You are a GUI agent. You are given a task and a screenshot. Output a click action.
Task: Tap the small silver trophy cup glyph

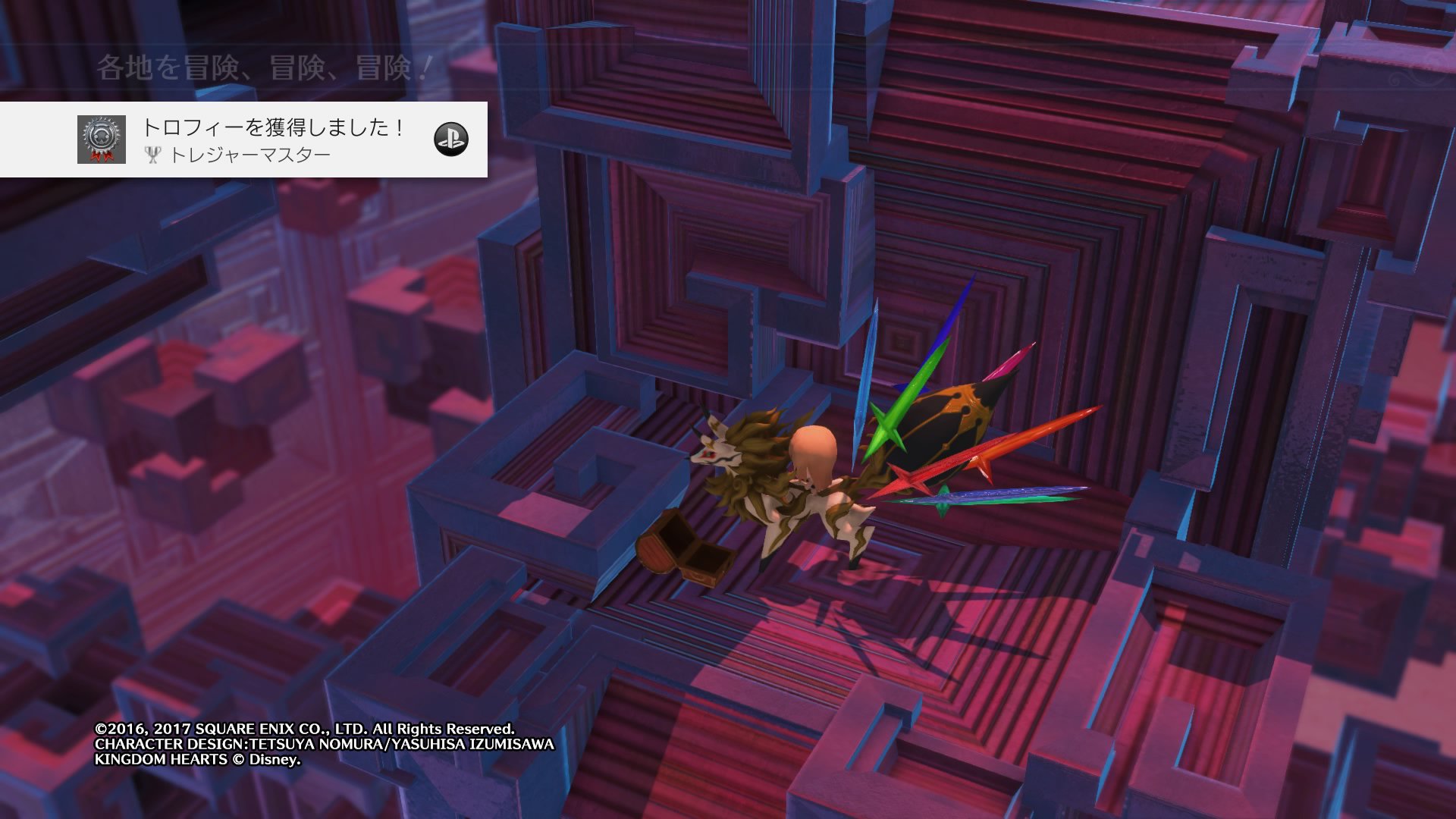tap(154, 155)
